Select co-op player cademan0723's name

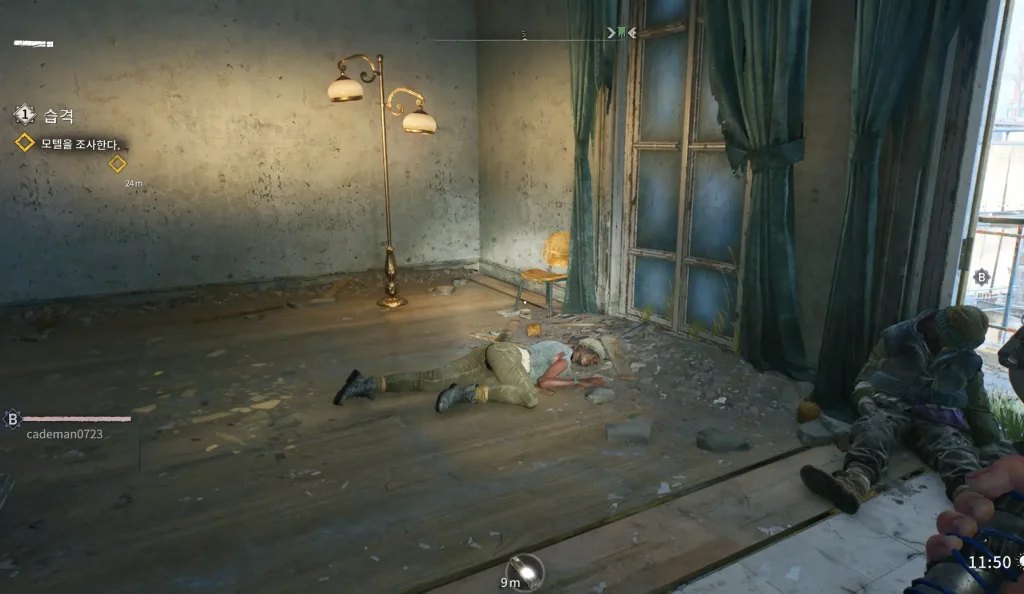click(64, 434)
